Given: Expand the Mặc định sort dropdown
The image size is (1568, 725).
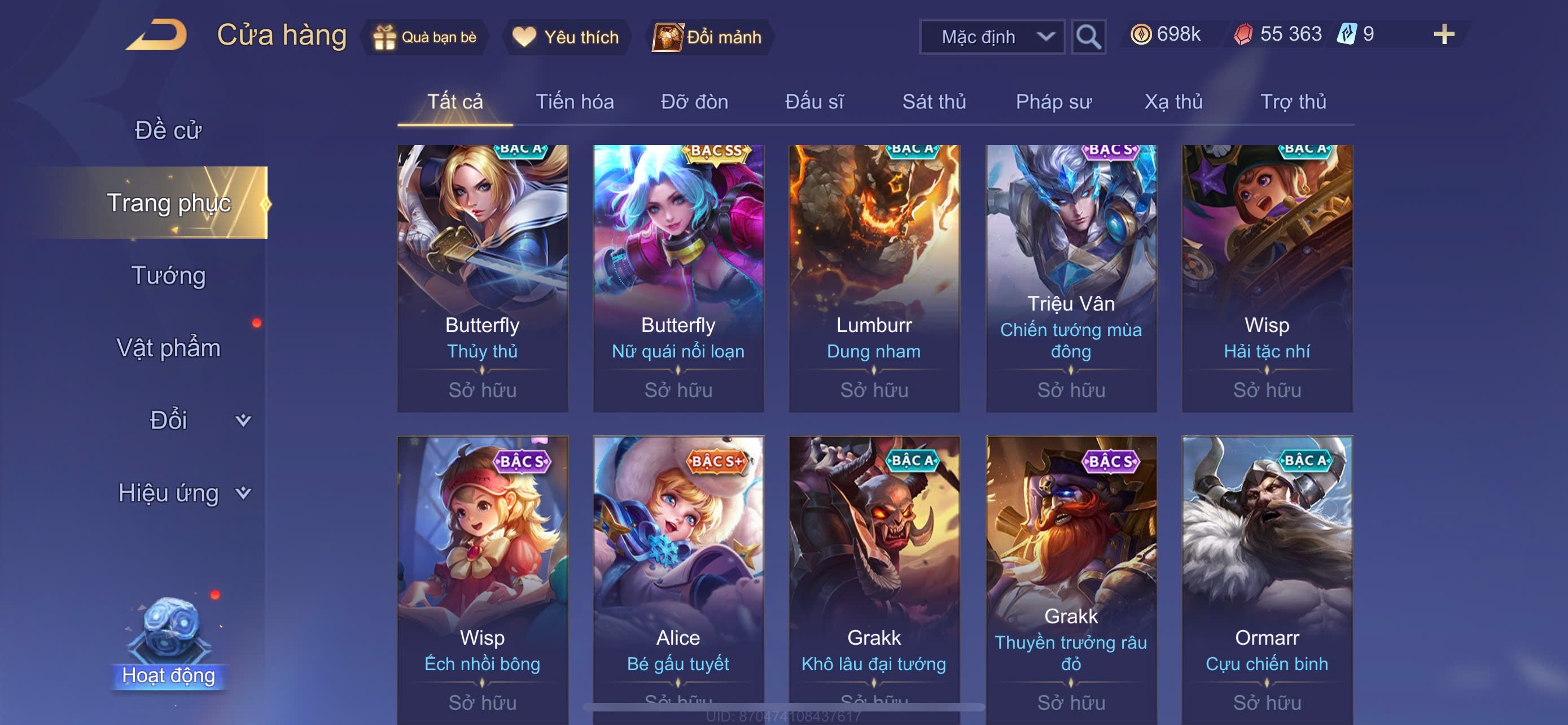Looking at the screenshot, I should [x=992, y=37].
